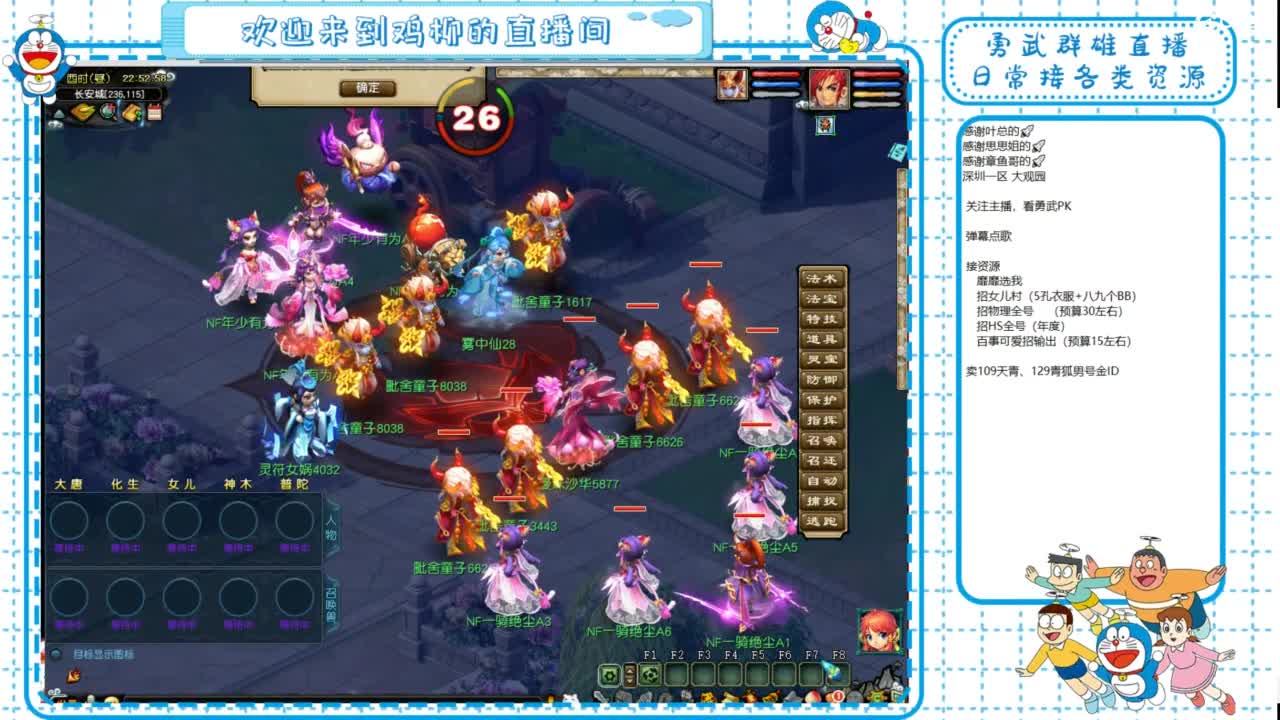Select the 法术 (Spell) battle command
Viewport: 1280px width, 720px height.
pyautogui.click(x=820, y=278)
